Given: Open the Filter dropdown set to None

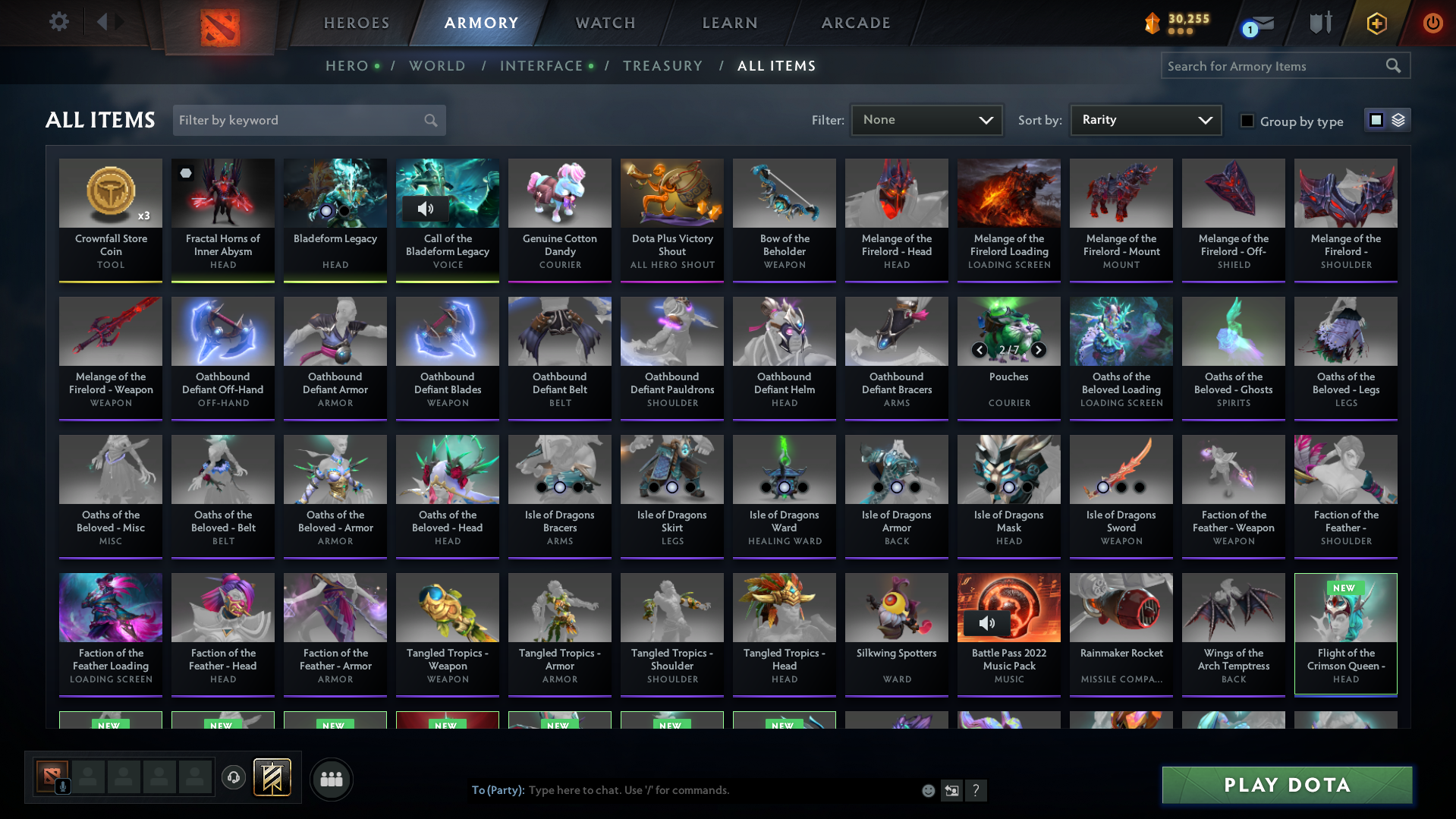Looking at the screenshot, I should pyautogui.click(x=926, y=119).
